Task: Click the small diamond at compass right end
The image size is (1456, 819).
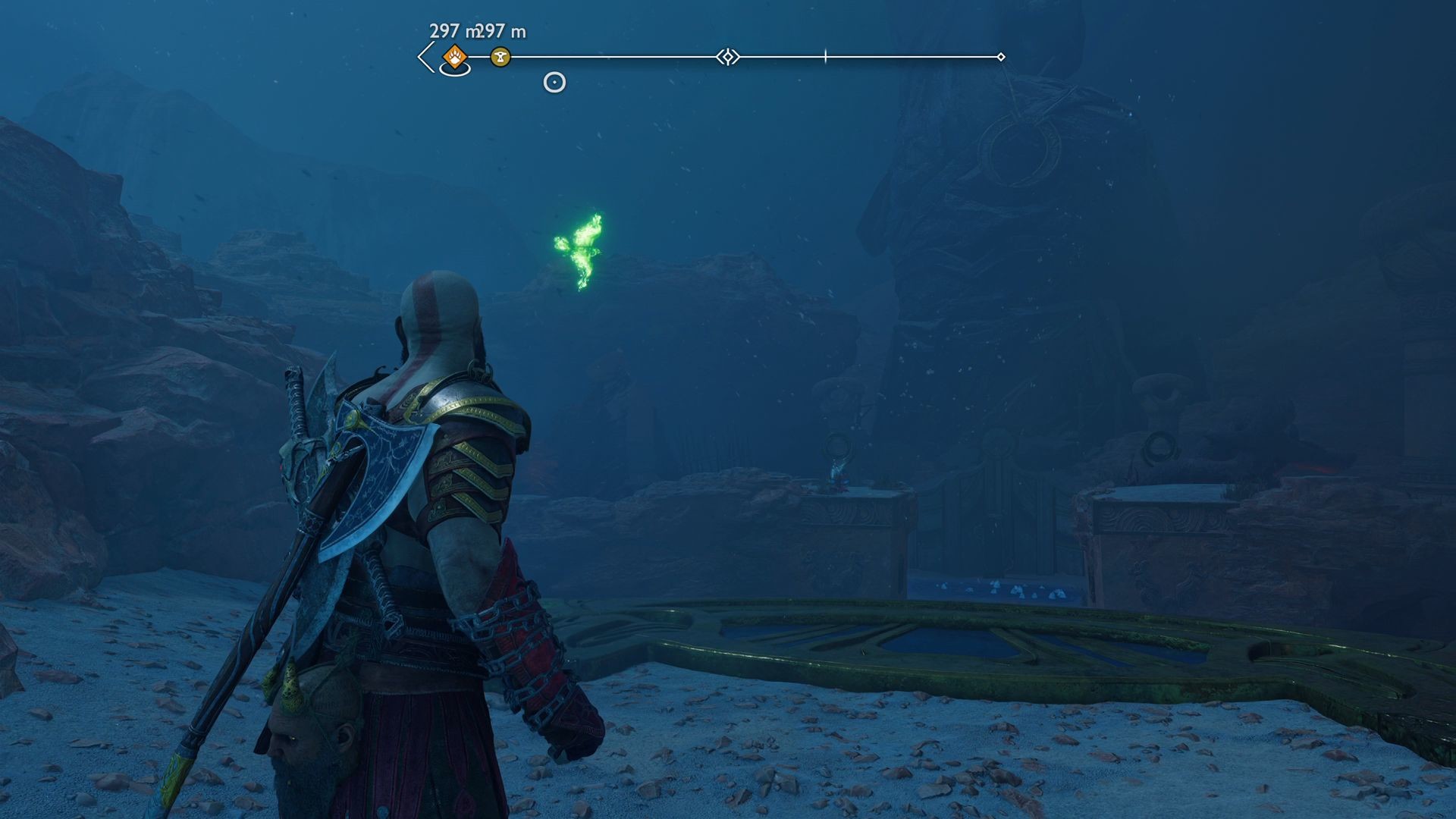Action: (x=1003, y=55)
